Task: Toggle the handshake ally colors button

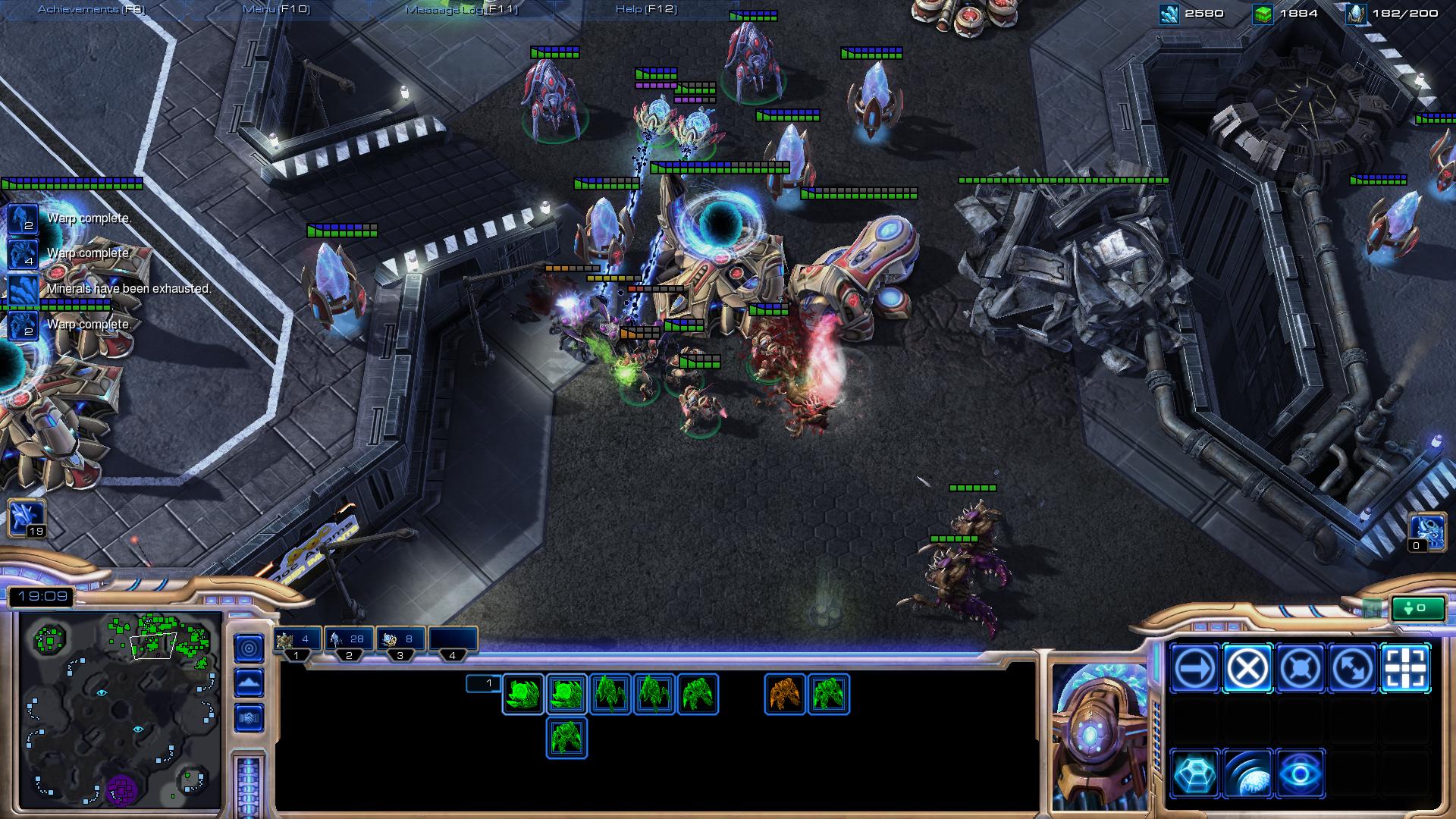Action: tap(249, 717)
